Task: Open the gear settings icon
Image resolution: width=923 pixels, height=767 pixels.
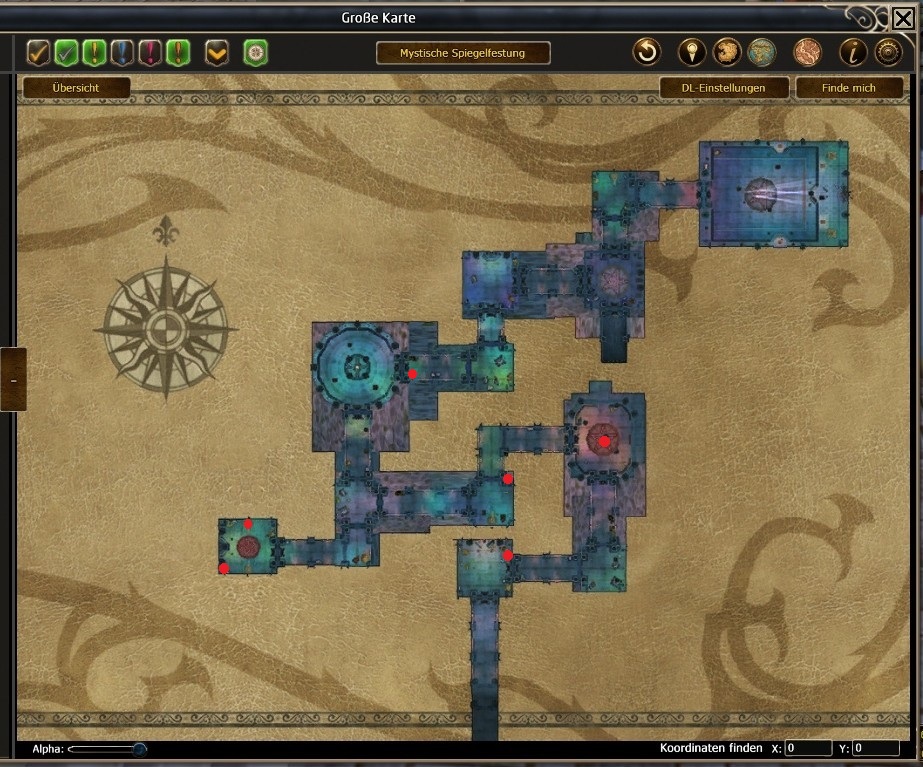Action: pyautogui.click(x=887, y=52)
